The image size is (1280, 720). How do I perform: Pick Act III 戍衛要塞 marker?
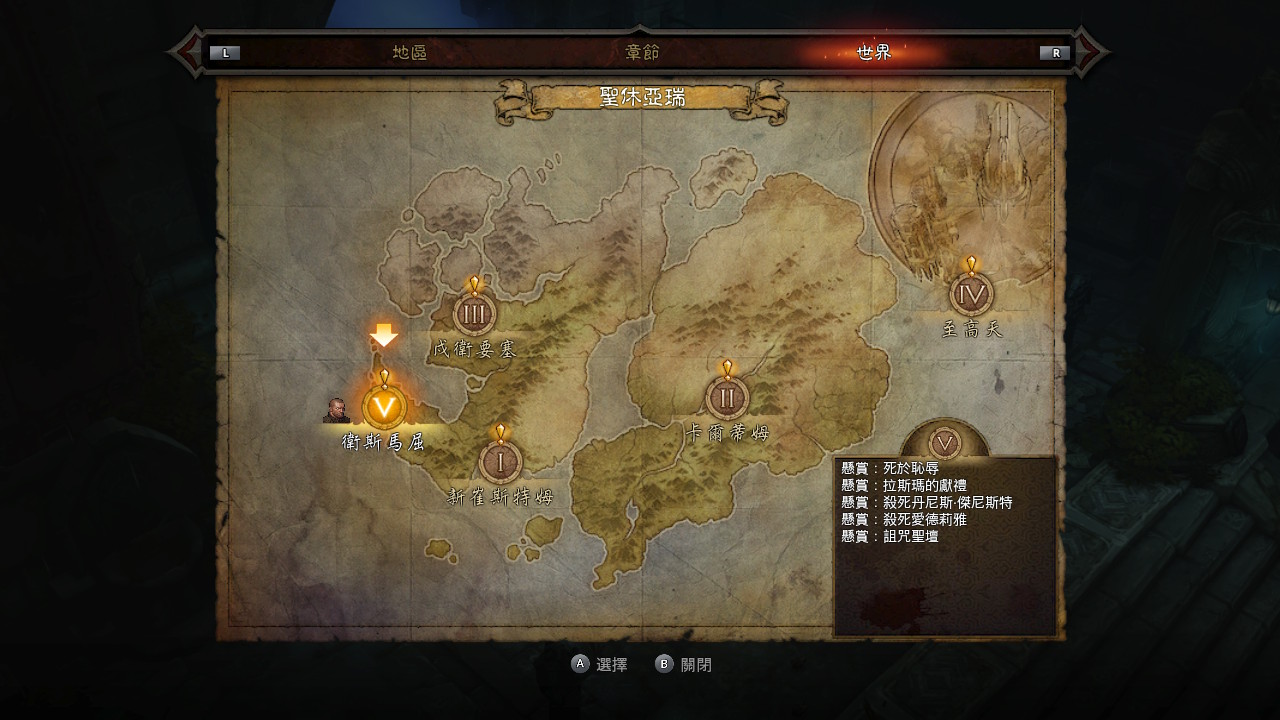click(x=474, y=314)
